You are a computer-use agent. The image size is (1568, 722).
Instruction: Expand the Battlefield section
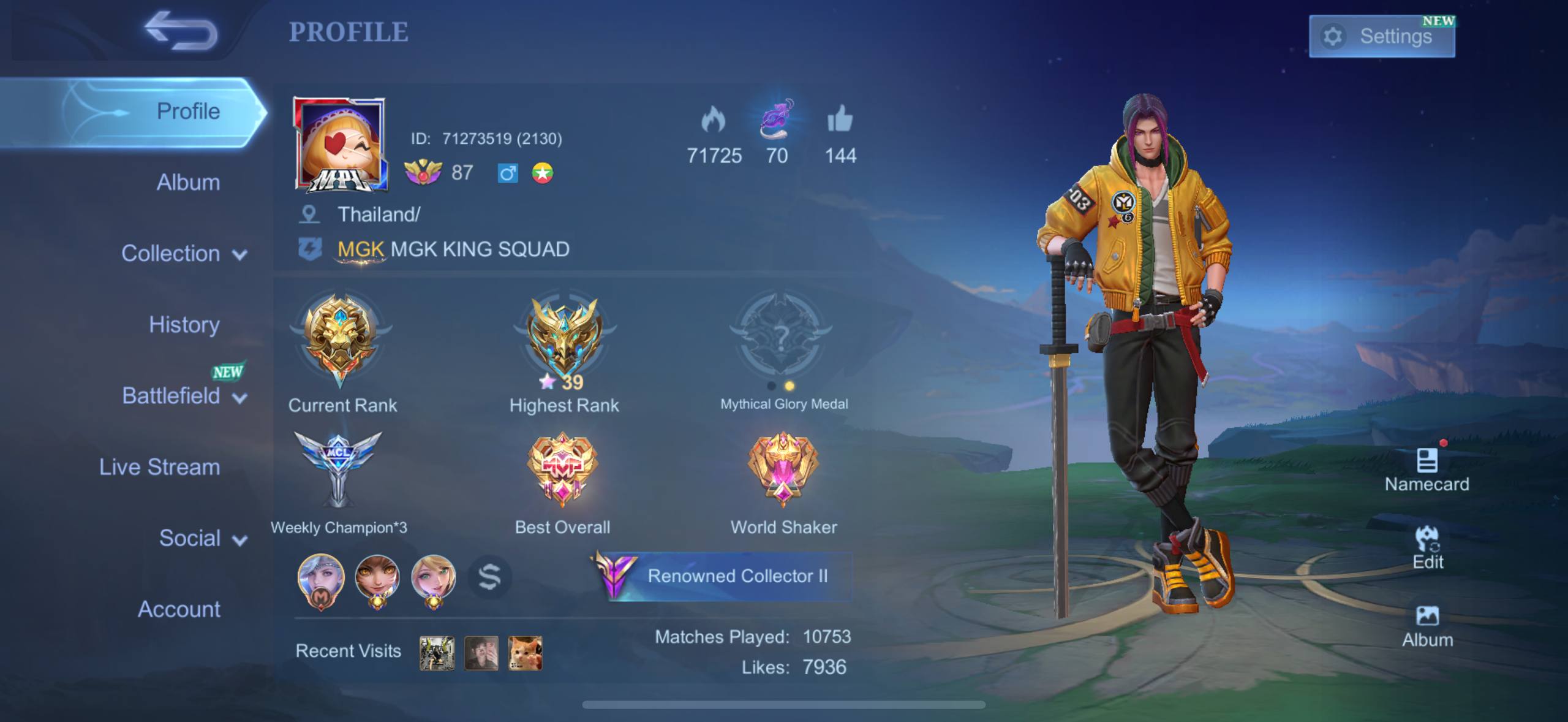tap(184, 396)
